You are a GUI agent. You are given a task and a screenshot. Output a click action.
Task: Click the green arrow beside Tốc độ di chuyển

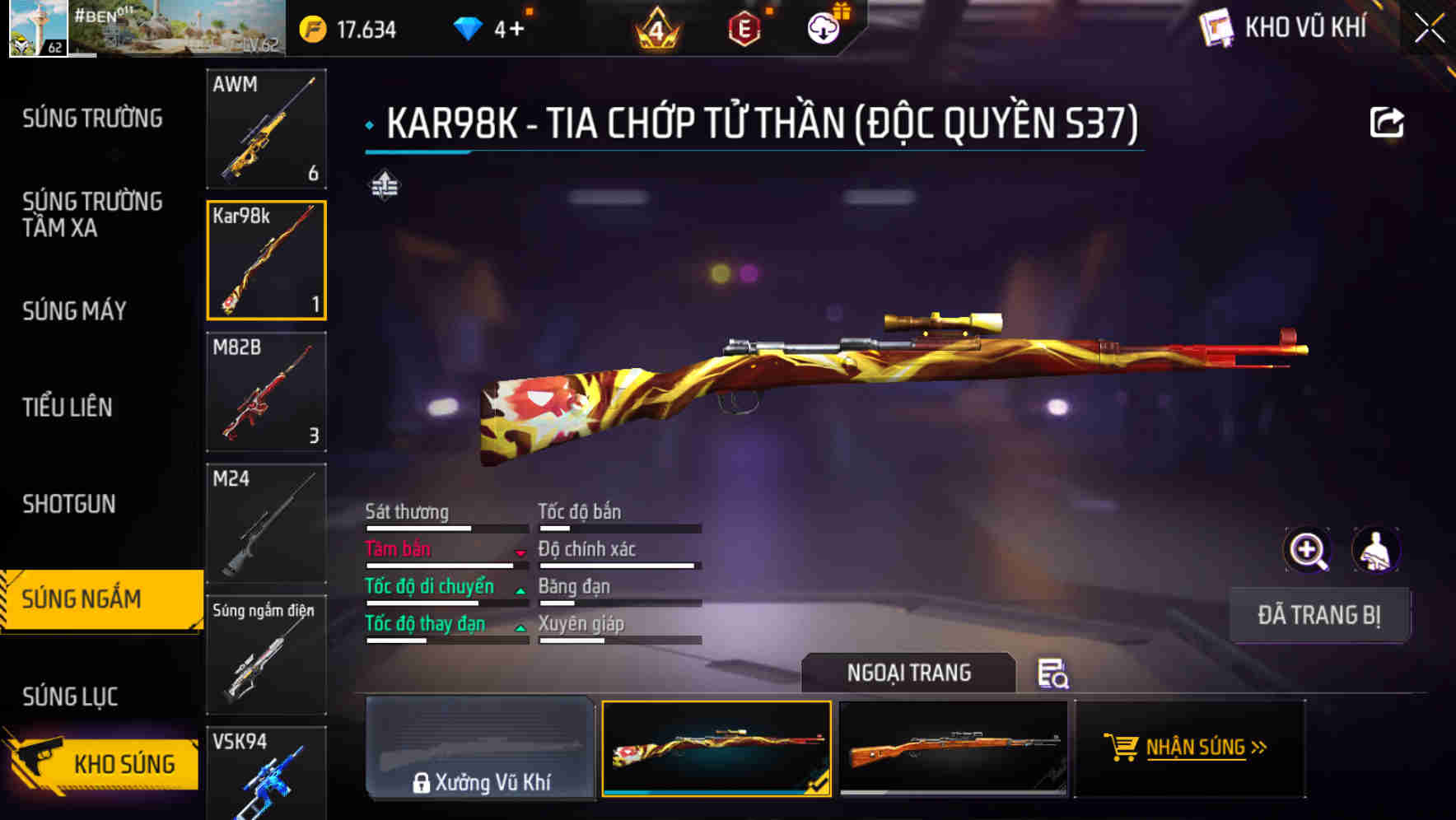click(521, 591)
